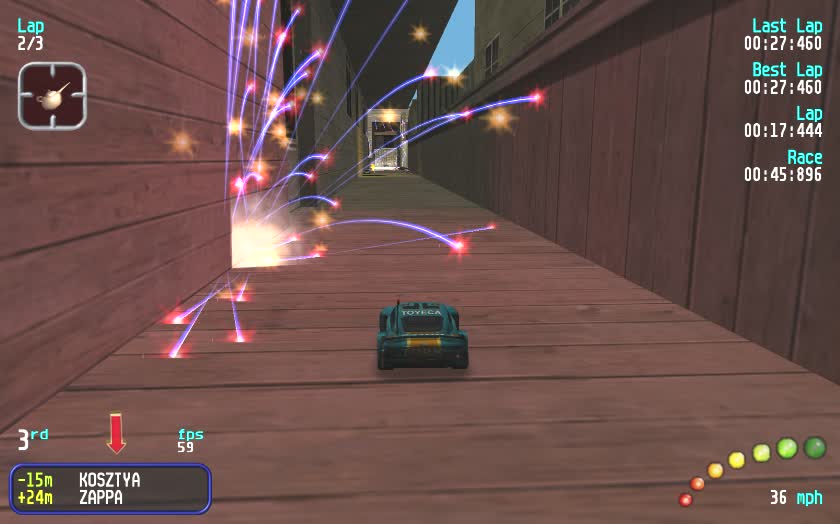The image size is (840, 524).
Task: Select KOSZTYA in the gap list
Action: (109, 480)
